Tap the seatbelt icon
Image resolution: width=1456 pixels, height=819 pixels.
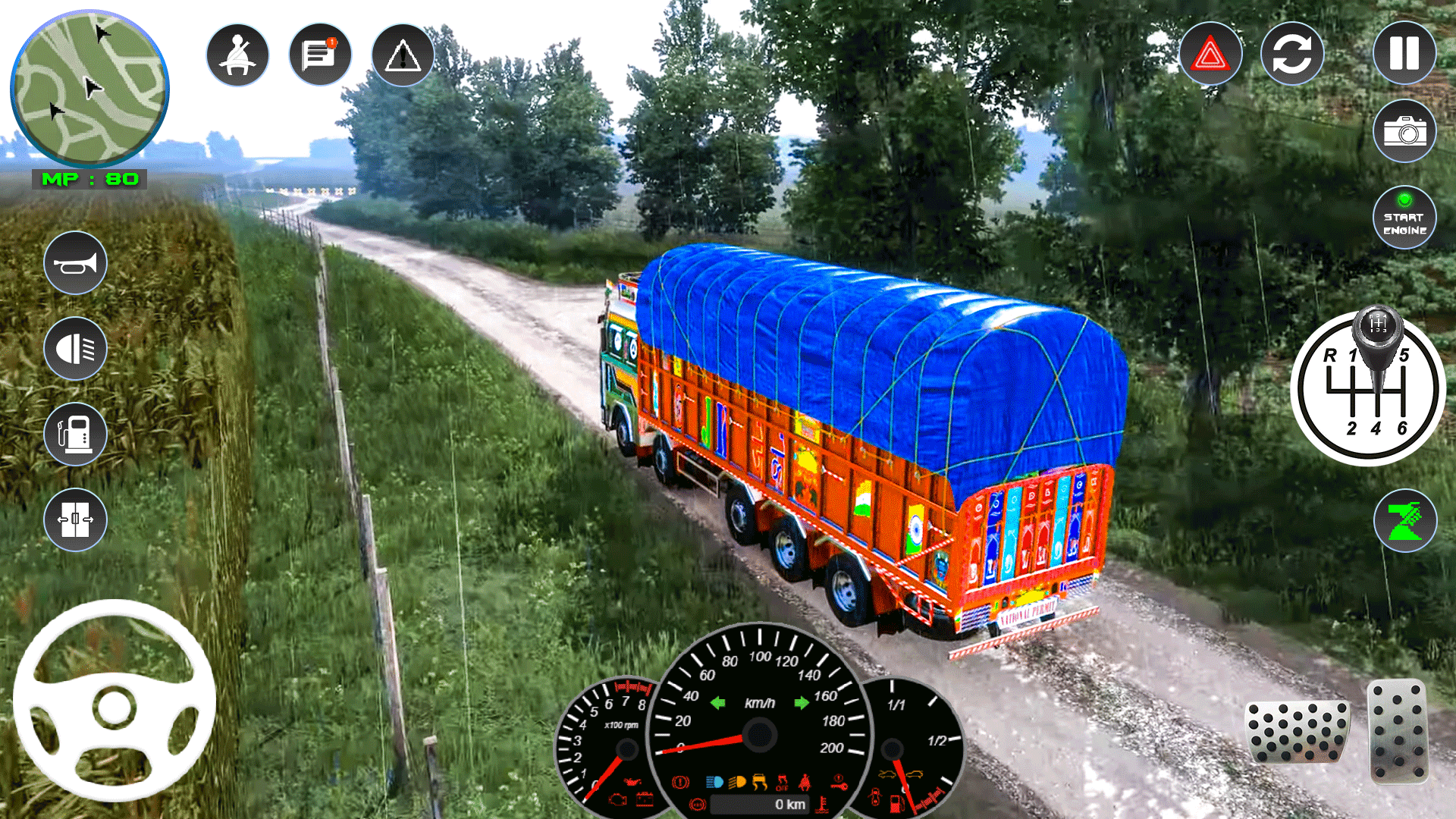coord(237,54)
